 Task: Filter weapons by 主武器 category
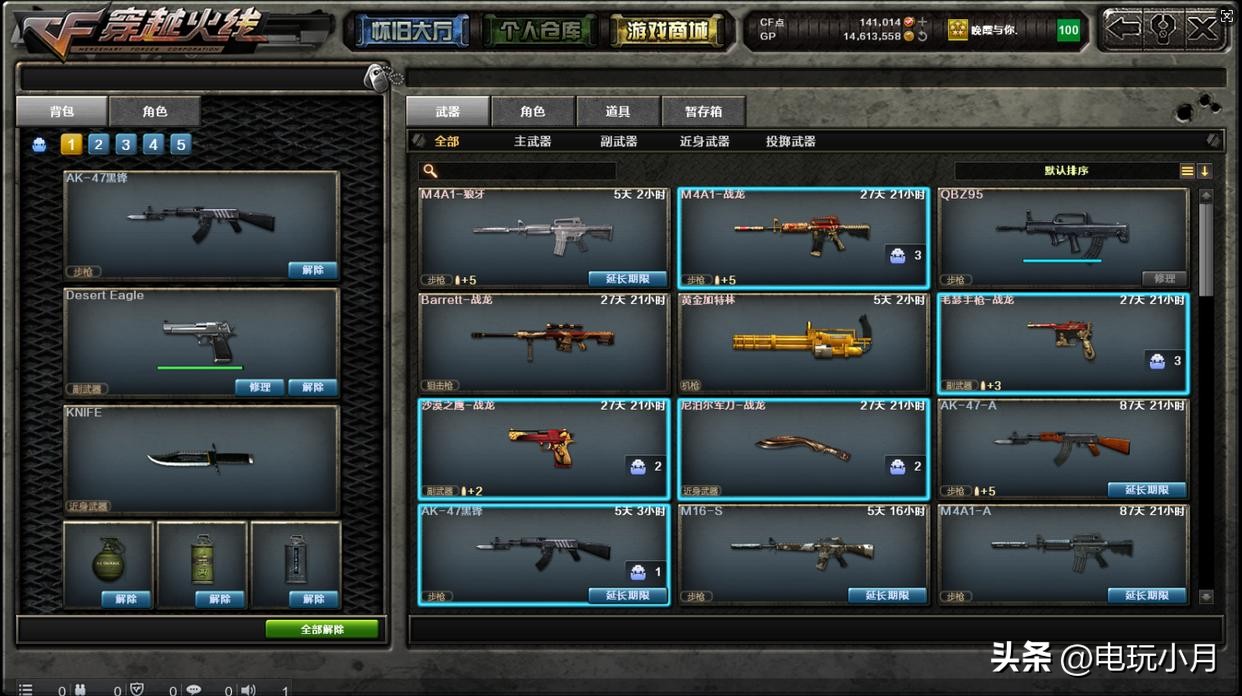point(533,142)
